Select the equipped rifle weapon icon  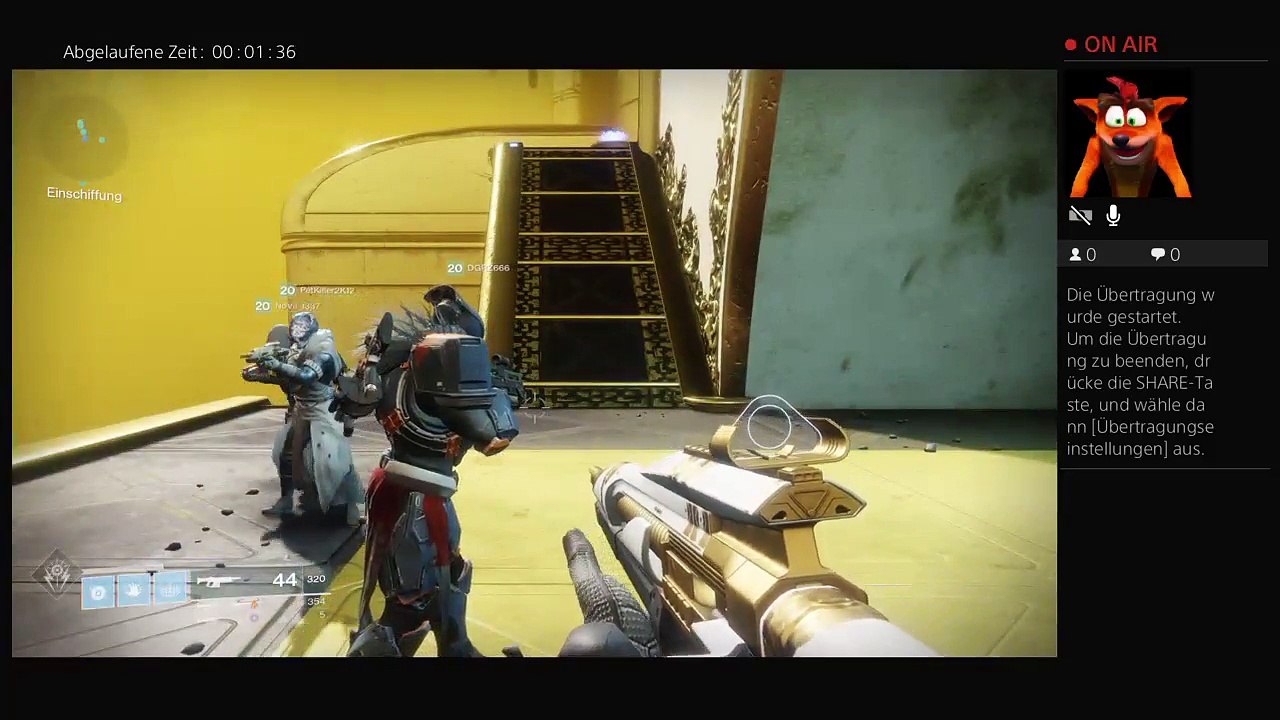pos(218,581)
